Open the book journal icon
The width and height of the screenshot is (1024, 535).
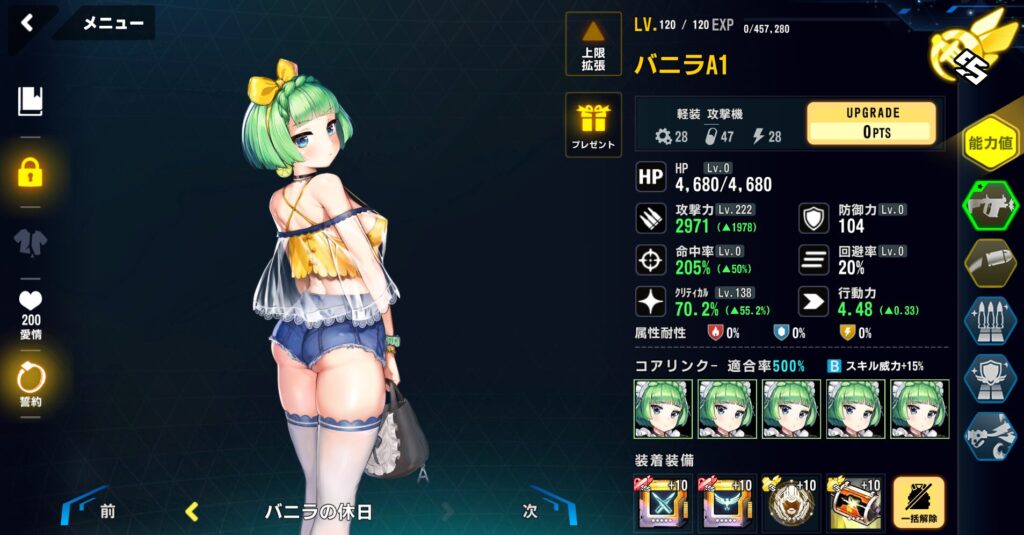pyautogui.click(x=30, y=101)
